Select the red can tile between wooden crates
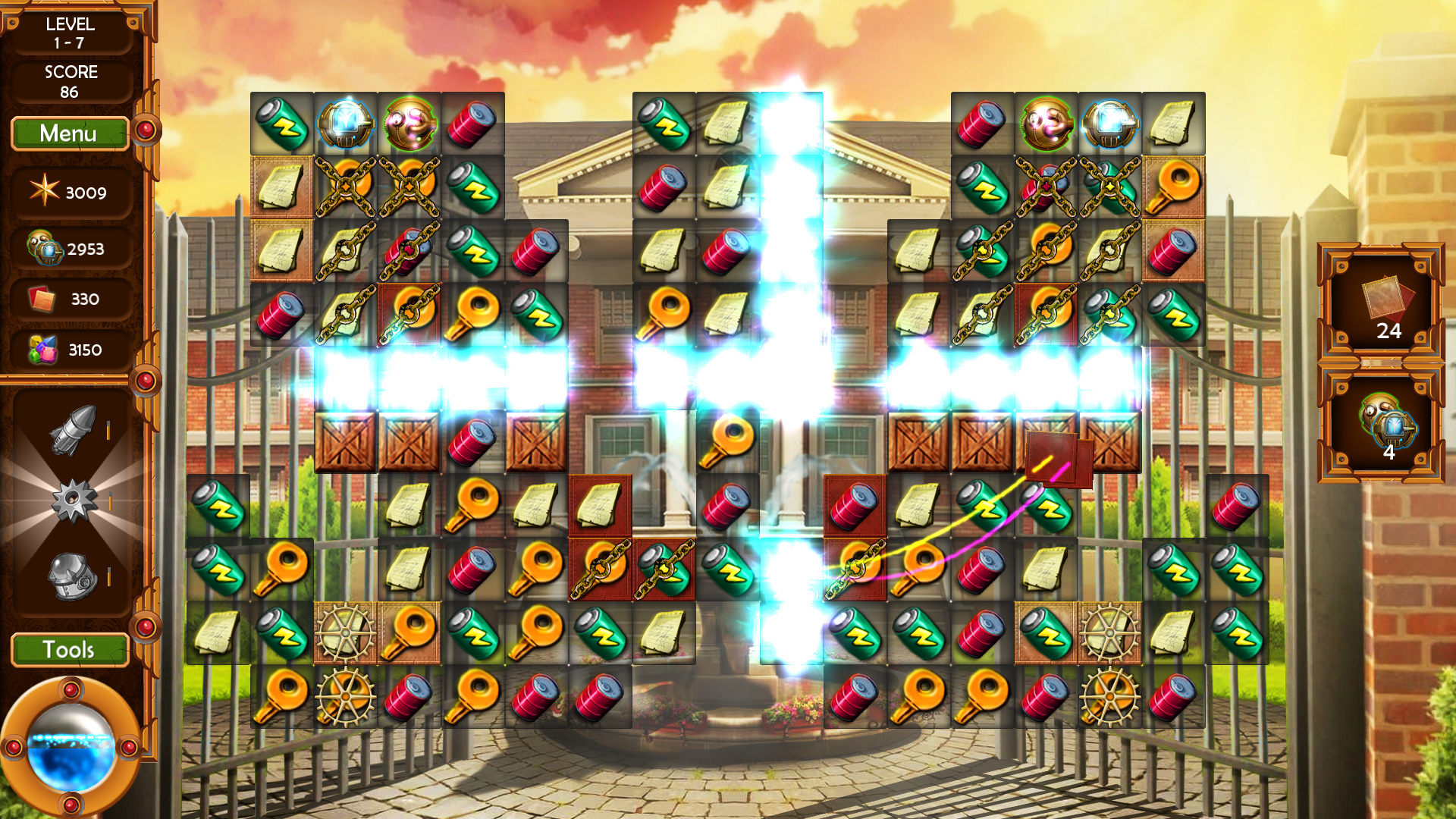This screenshot has width=1456, height=819. click(x=472, y=442)
